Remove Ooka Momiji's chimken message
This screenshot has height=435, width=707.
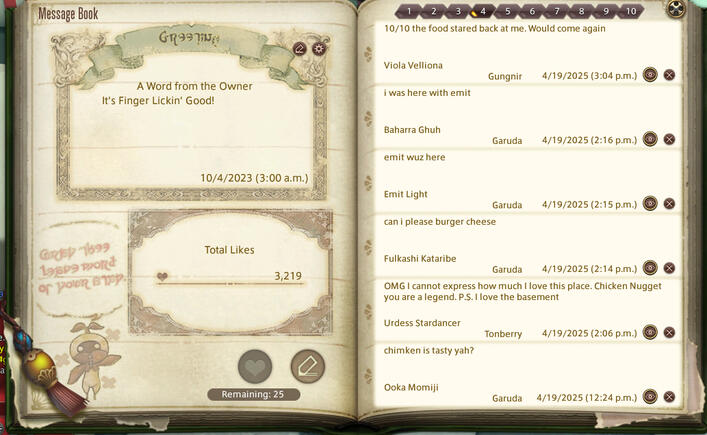[x=669, y=397]
